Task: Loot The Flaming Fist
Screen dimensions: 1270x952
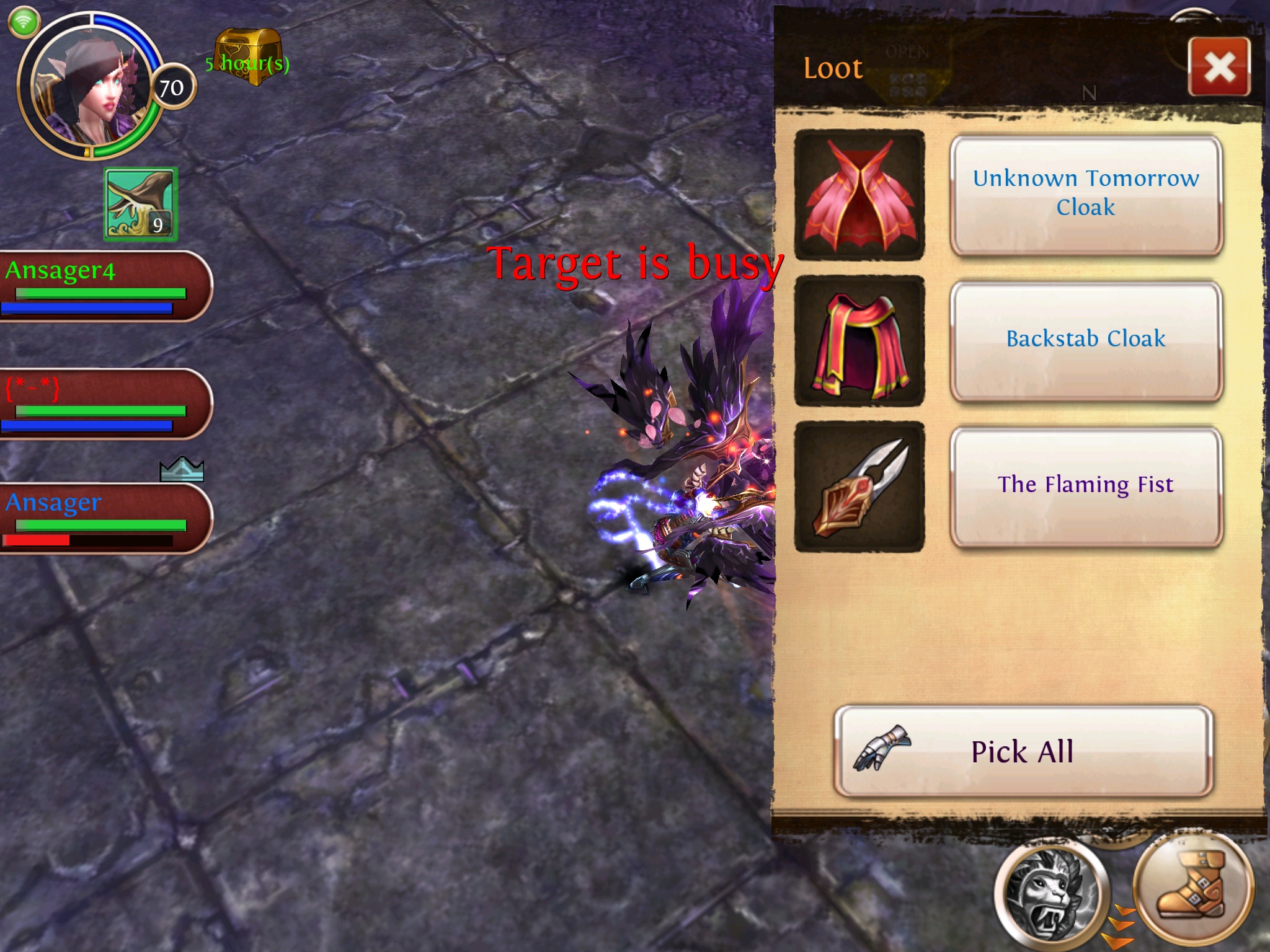Action: click(x=1085, y=486)
